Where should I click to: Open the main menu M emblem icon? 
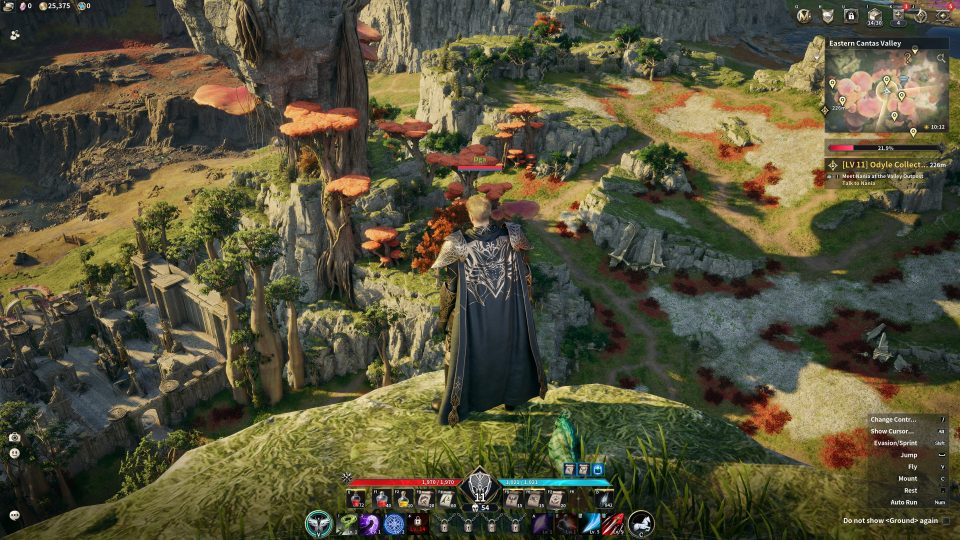(x=803, y=15)
